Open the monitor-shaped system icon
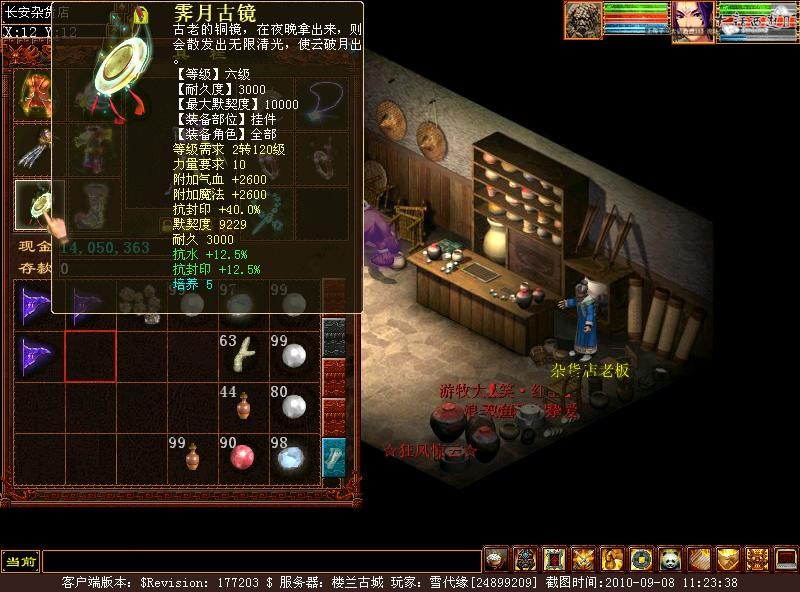The height and width of the screenshot is (592, 800). [x=786, y=559]
